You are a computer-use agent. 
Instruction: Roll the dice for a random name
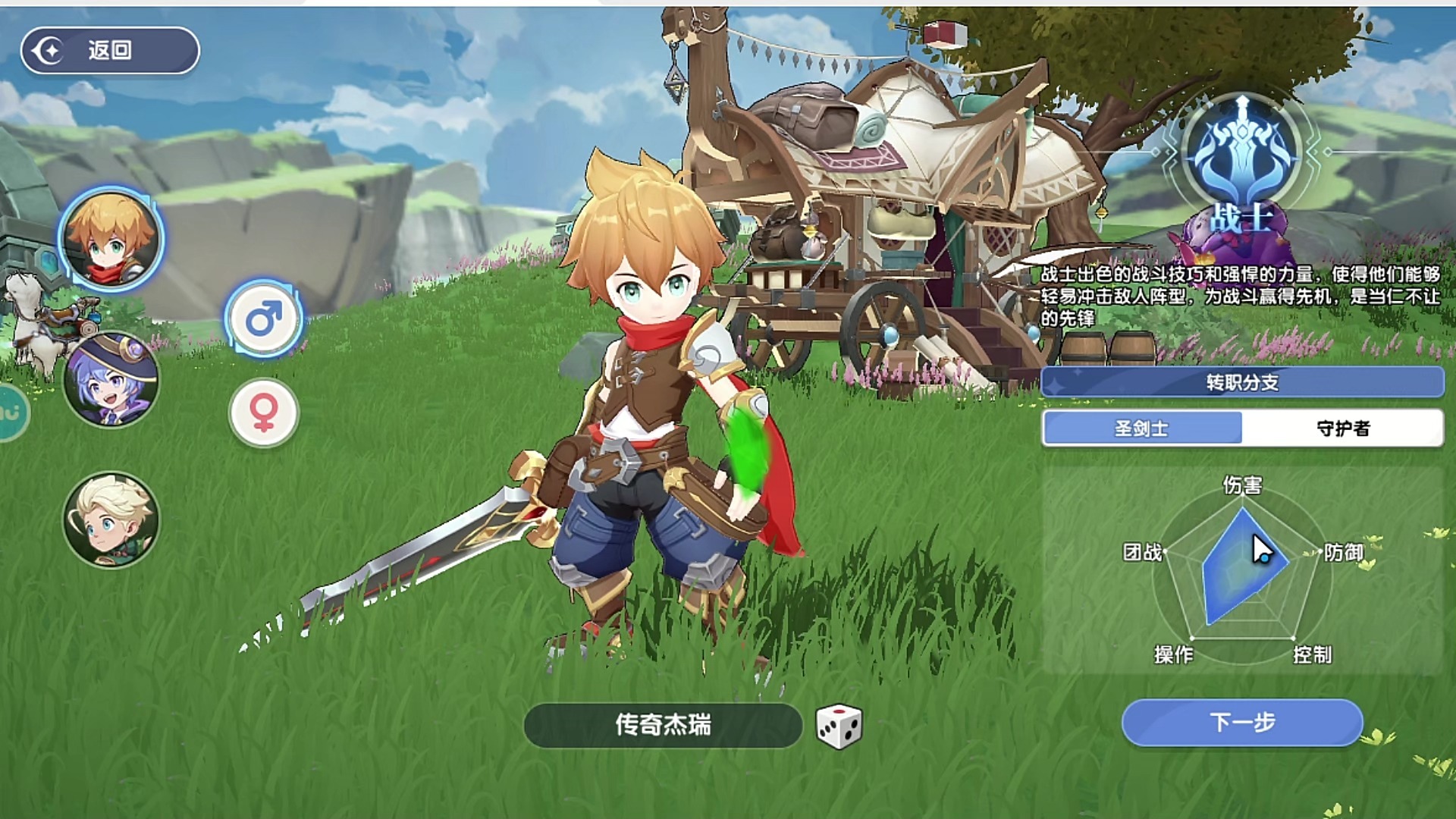[839, 726]
